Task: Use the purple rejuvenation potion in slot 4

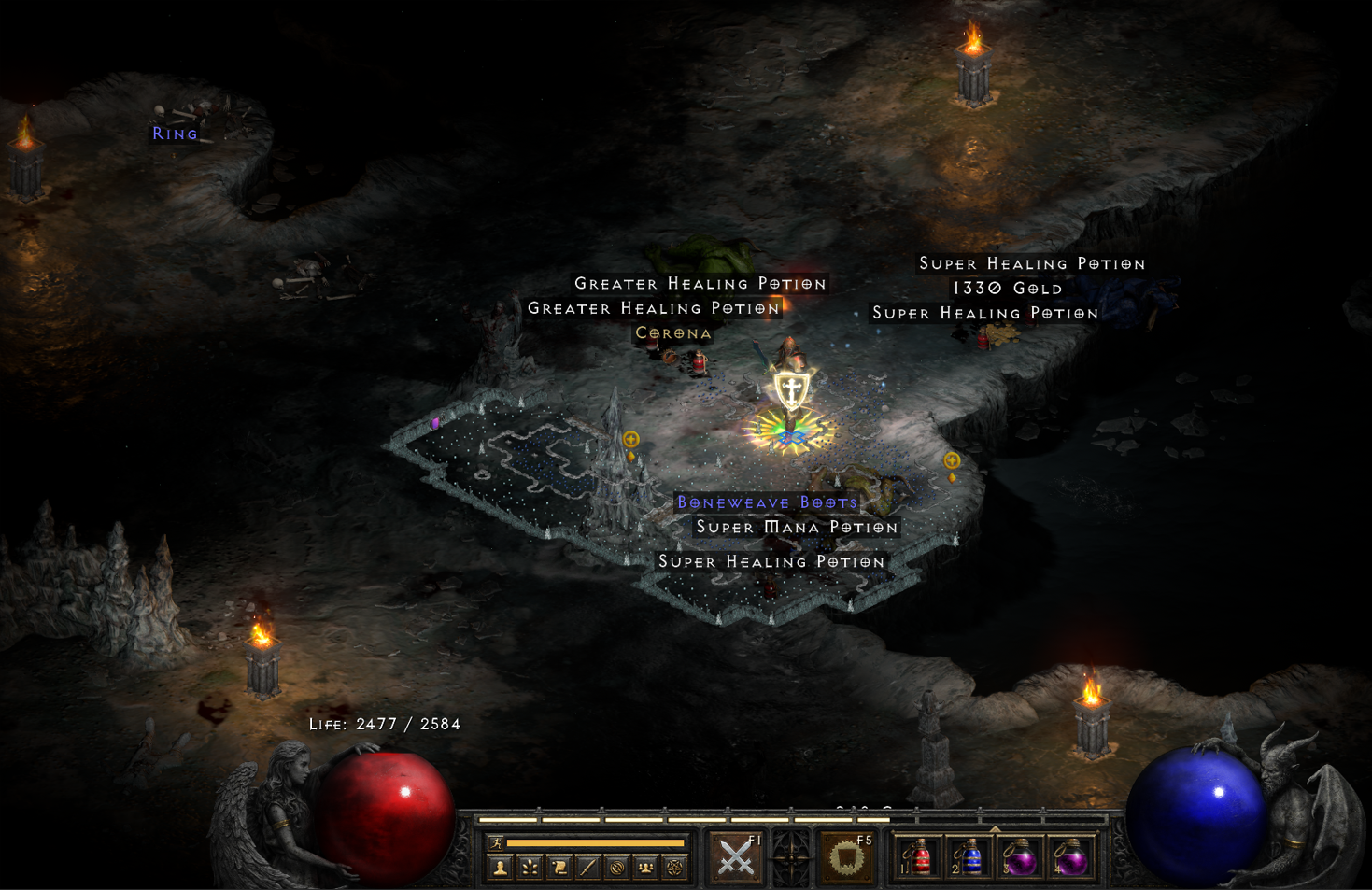Action: 1069,858
